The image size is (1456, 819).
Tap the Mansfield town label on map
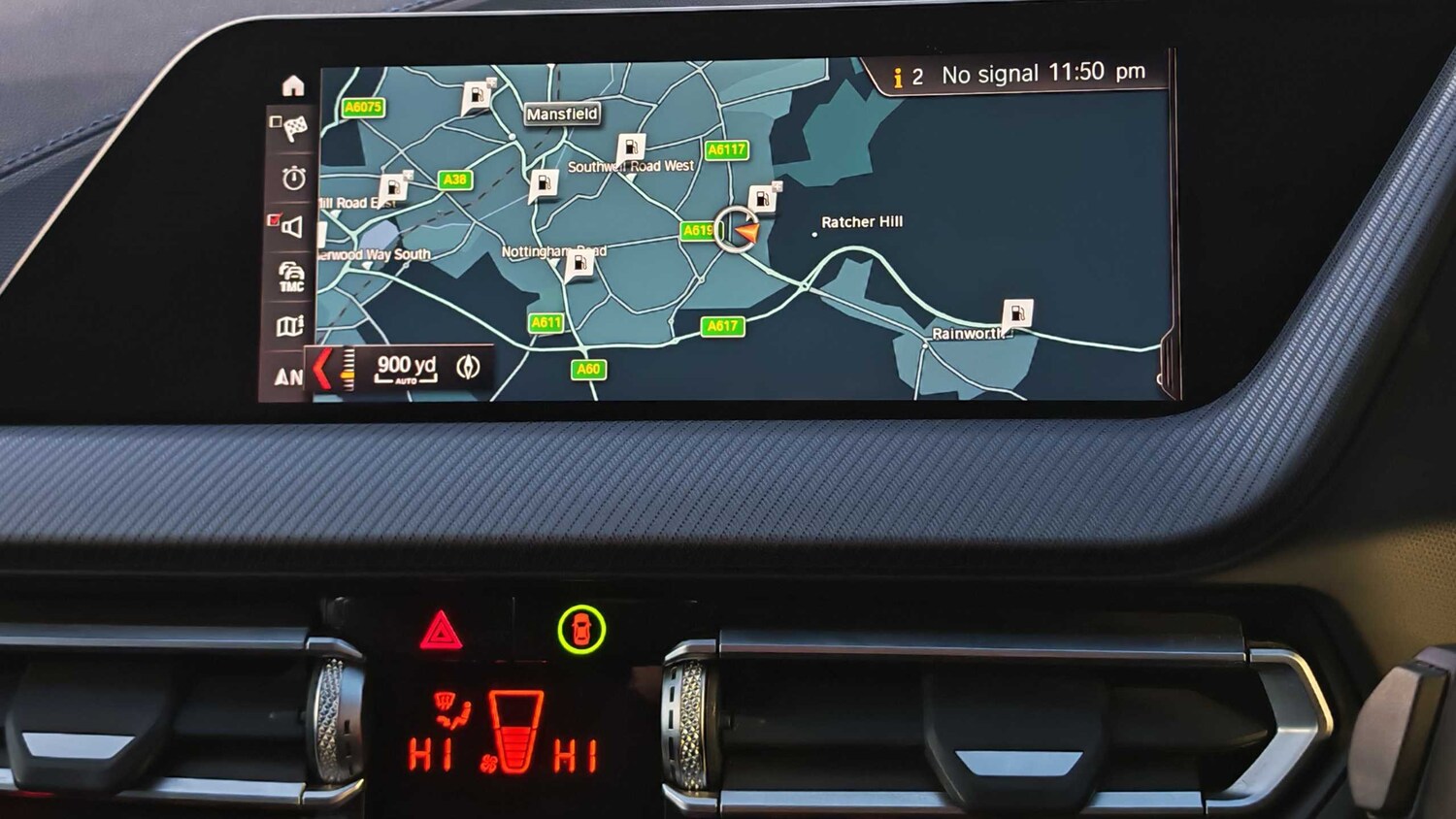pos(562,114)
